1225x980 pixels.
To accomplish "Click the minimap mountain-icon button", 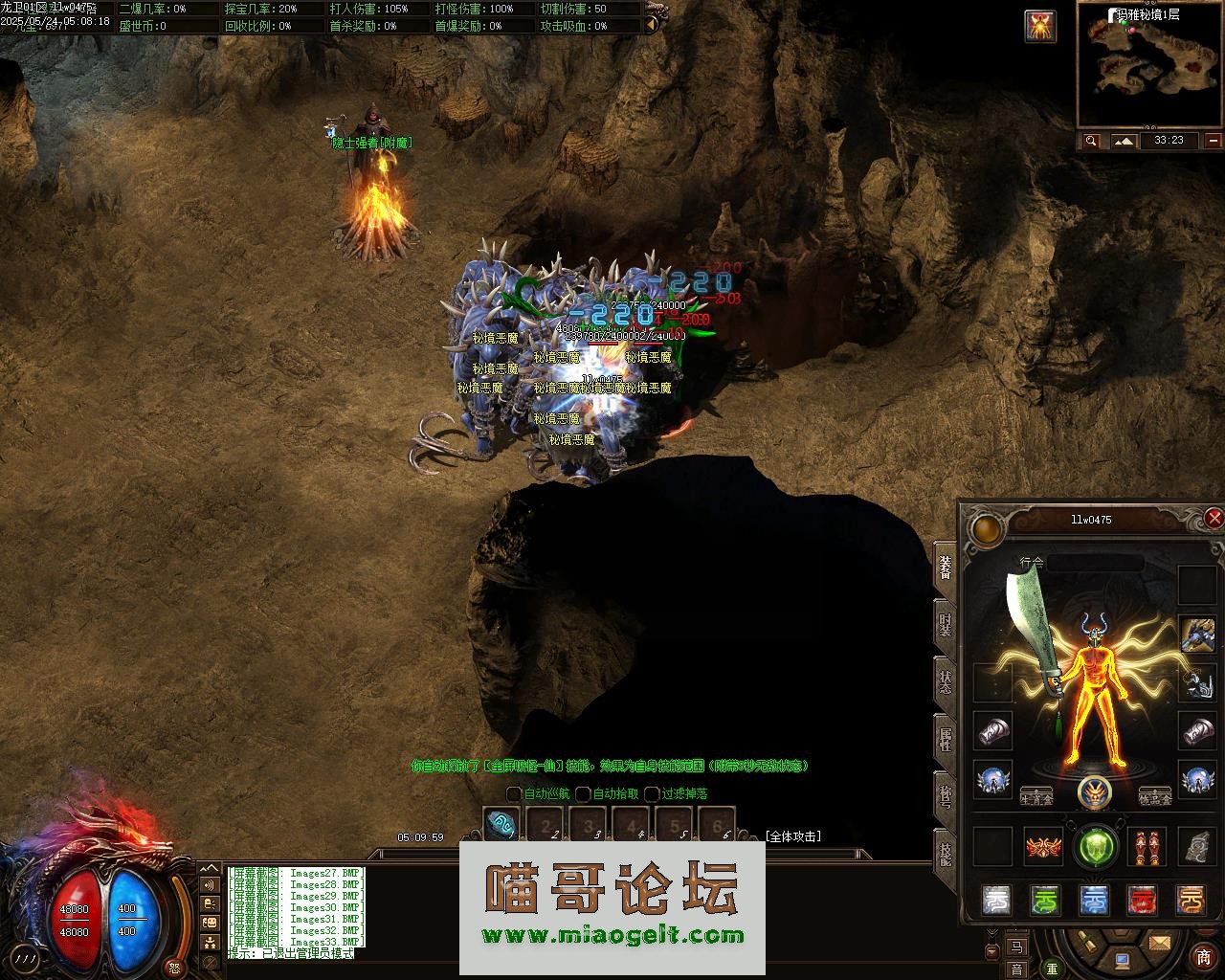I will [x=1124, y=141].
